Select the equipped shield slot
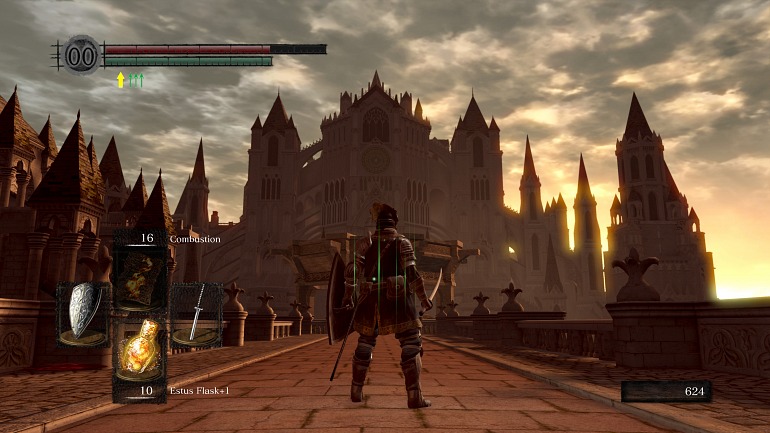Image resolution: width=770 pixels, height=433 pixels. 83,312
